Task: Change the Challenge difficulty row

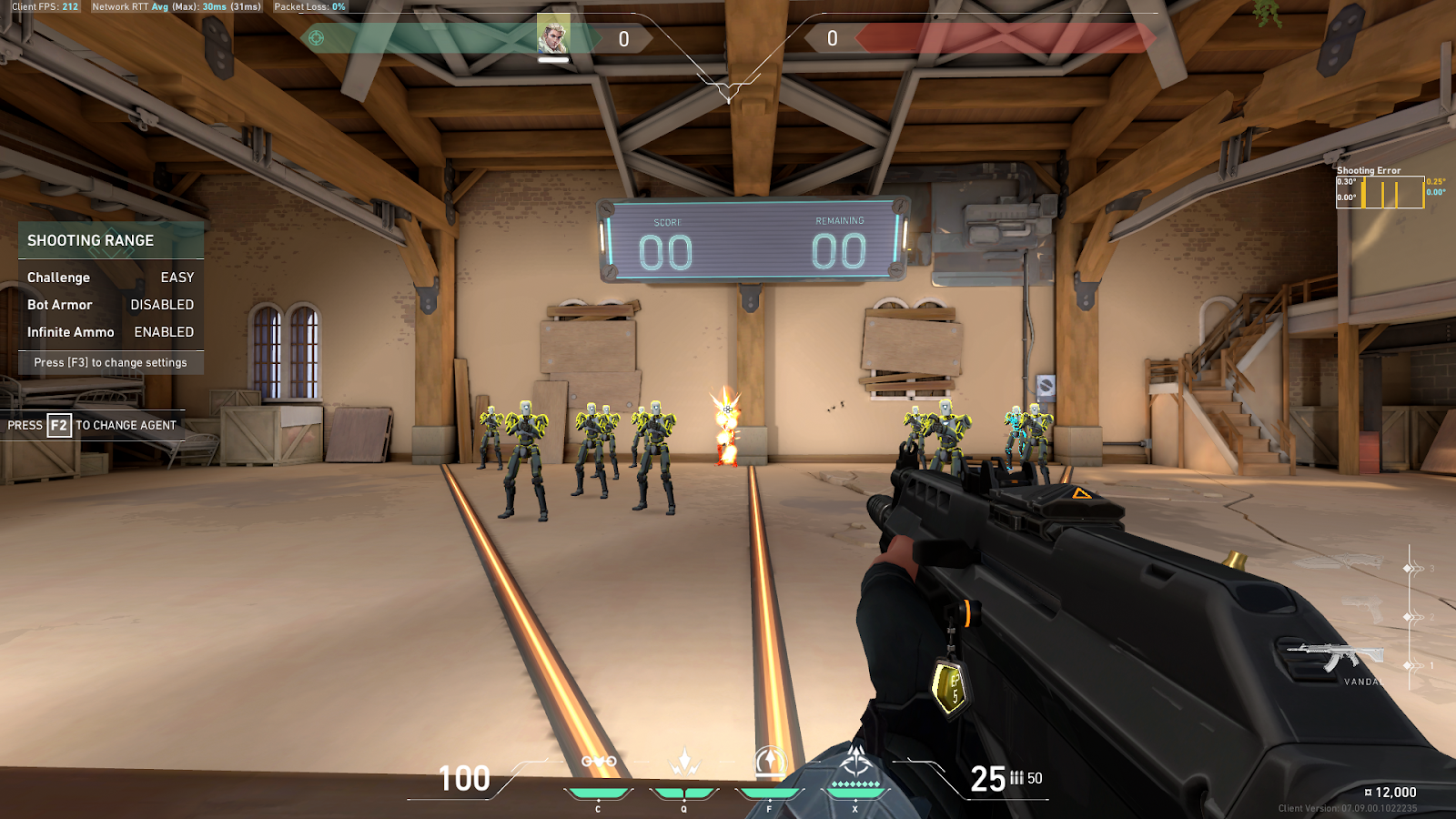Action: tap(110, 278)
